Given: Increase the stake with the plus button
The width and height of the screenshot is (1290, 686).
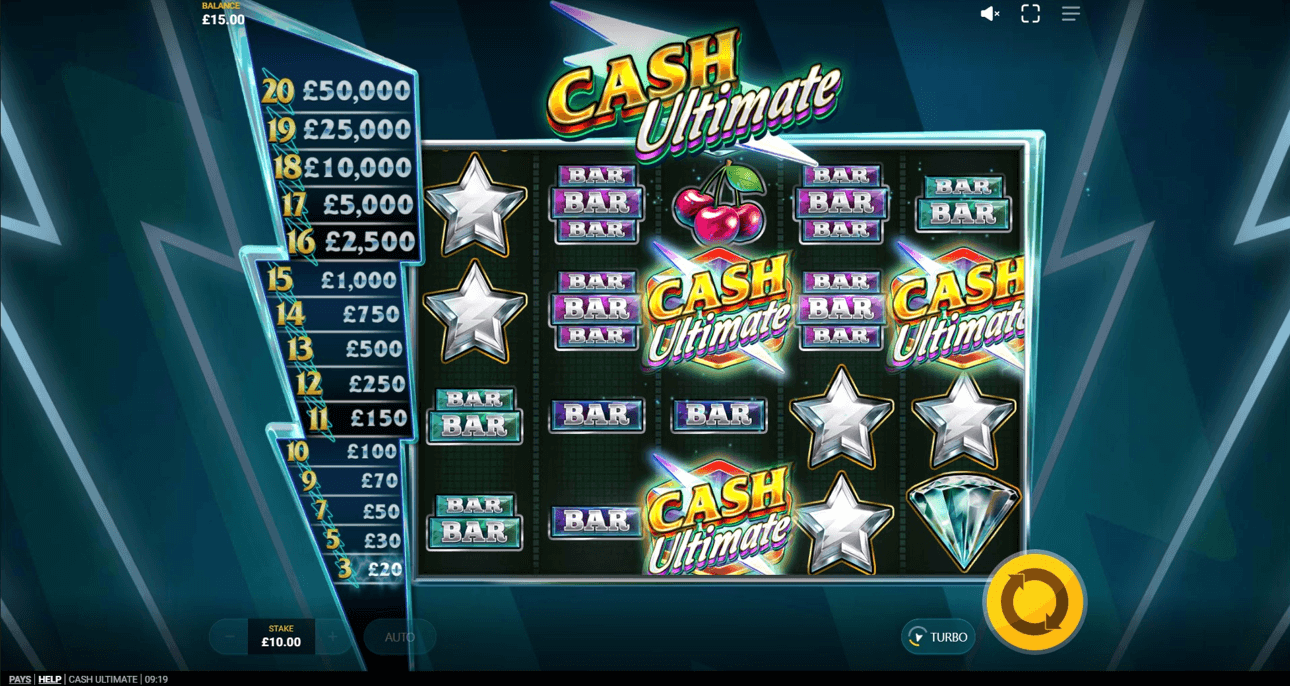Looking at the screenshot, I should tap(333, 637).
